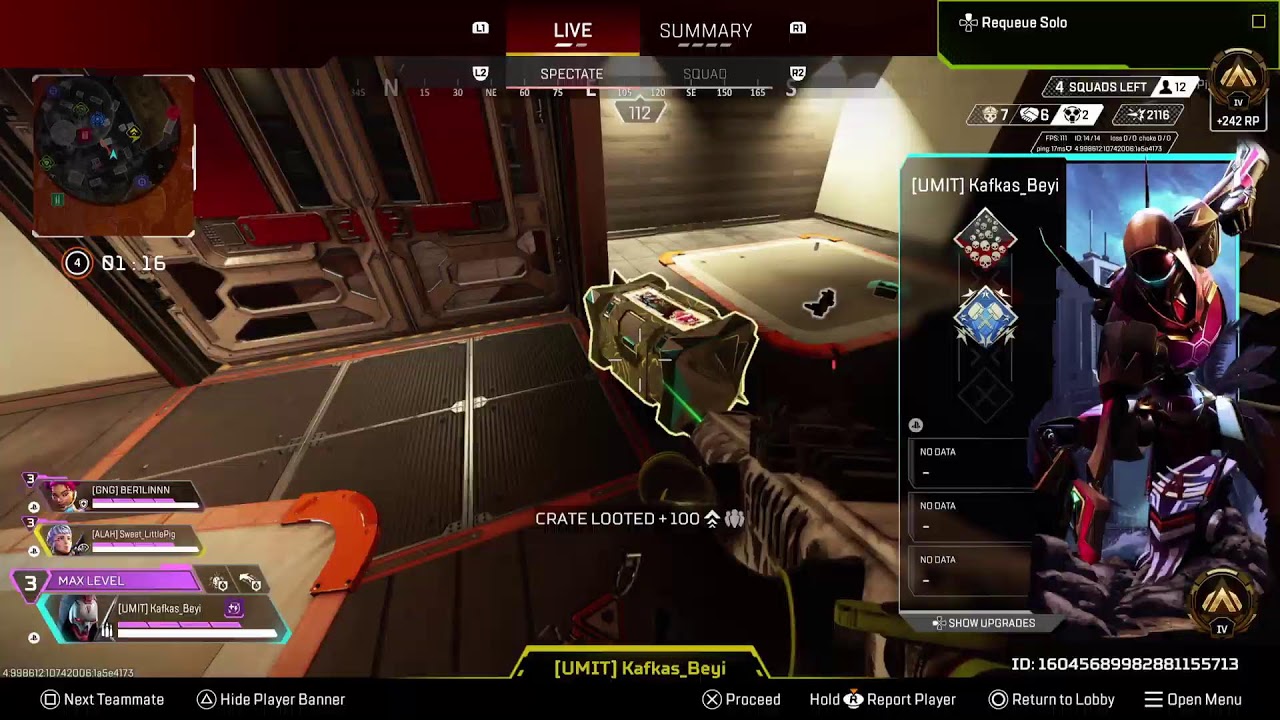The height and width of the screenshot is (720, 1280).
Task: Click the ranked emblem showing +242 RP
Action: pos(1239,90)
